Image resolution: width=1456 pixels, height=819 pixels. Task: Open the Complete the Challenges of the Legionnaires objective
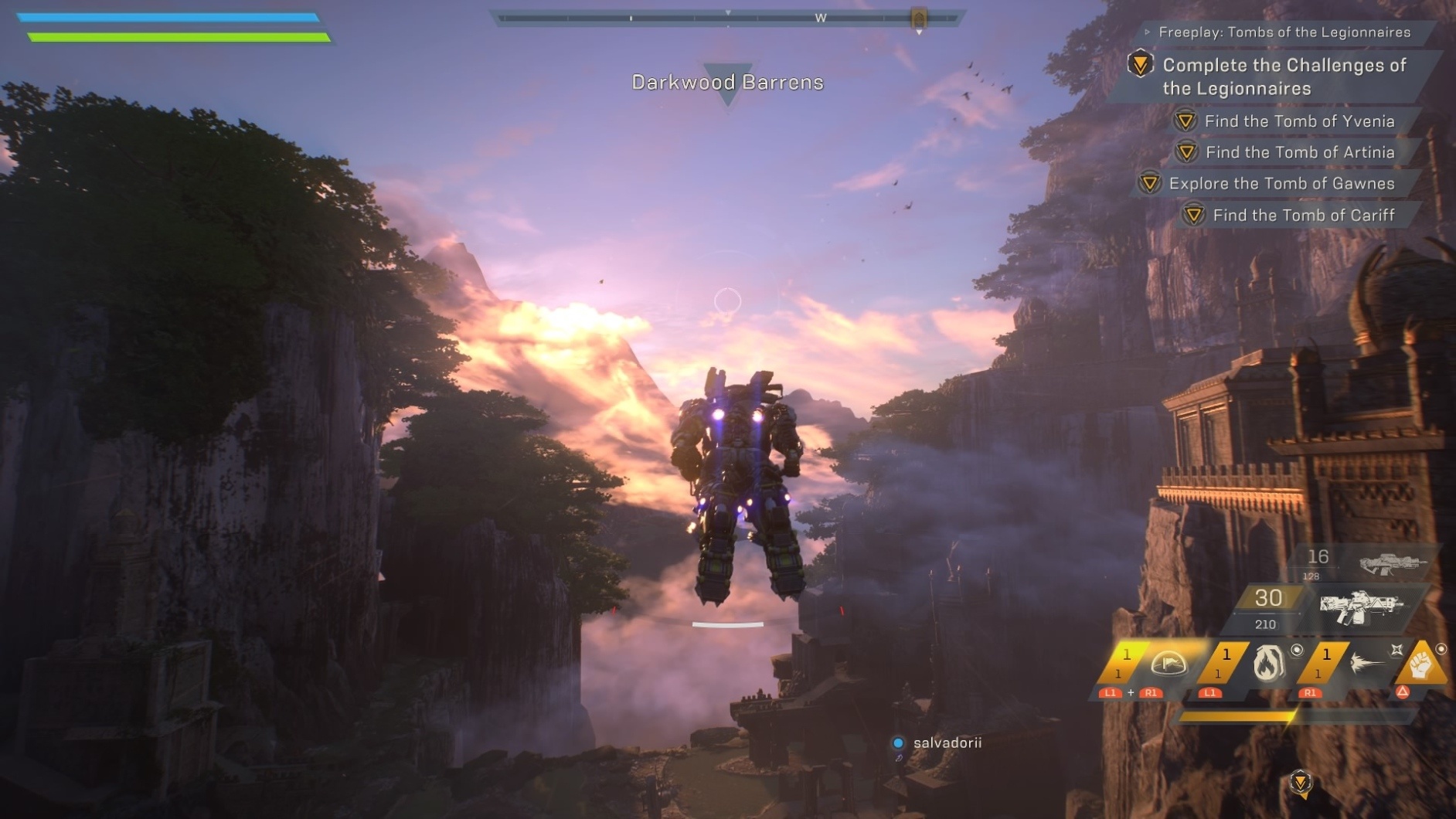pyautogui.click(x=1283, y=76)
